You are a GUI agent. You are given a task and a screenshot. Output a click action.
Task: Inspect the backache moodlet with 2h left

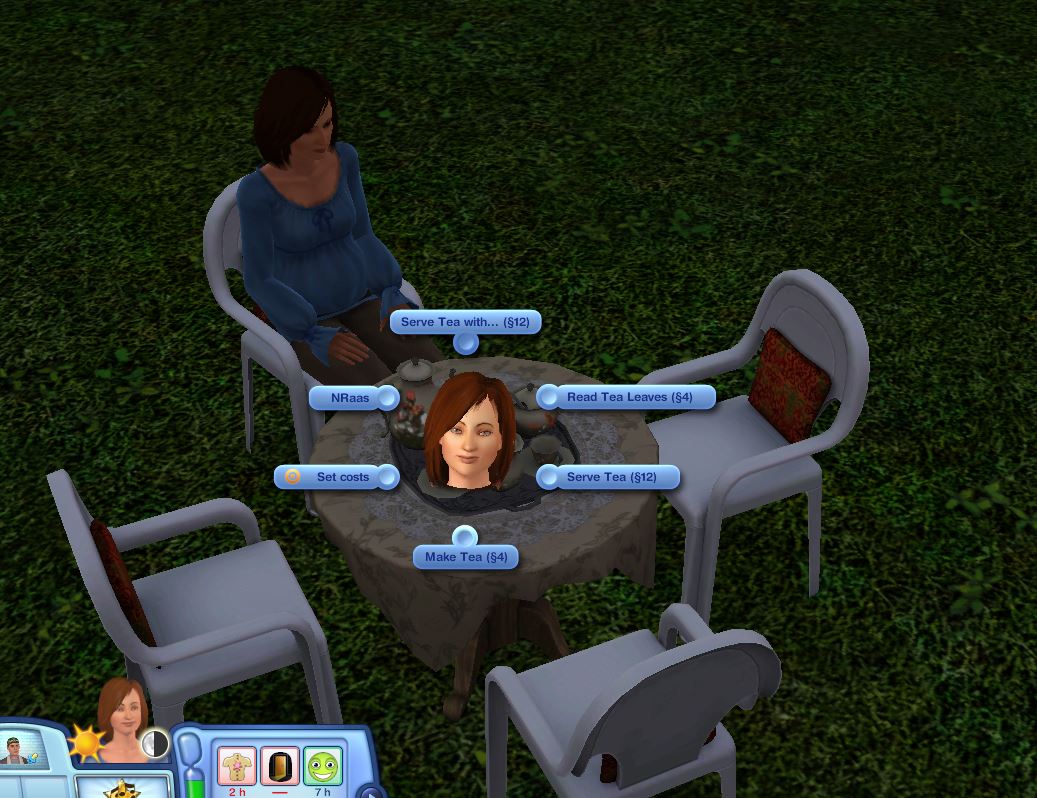coord(237,766)
